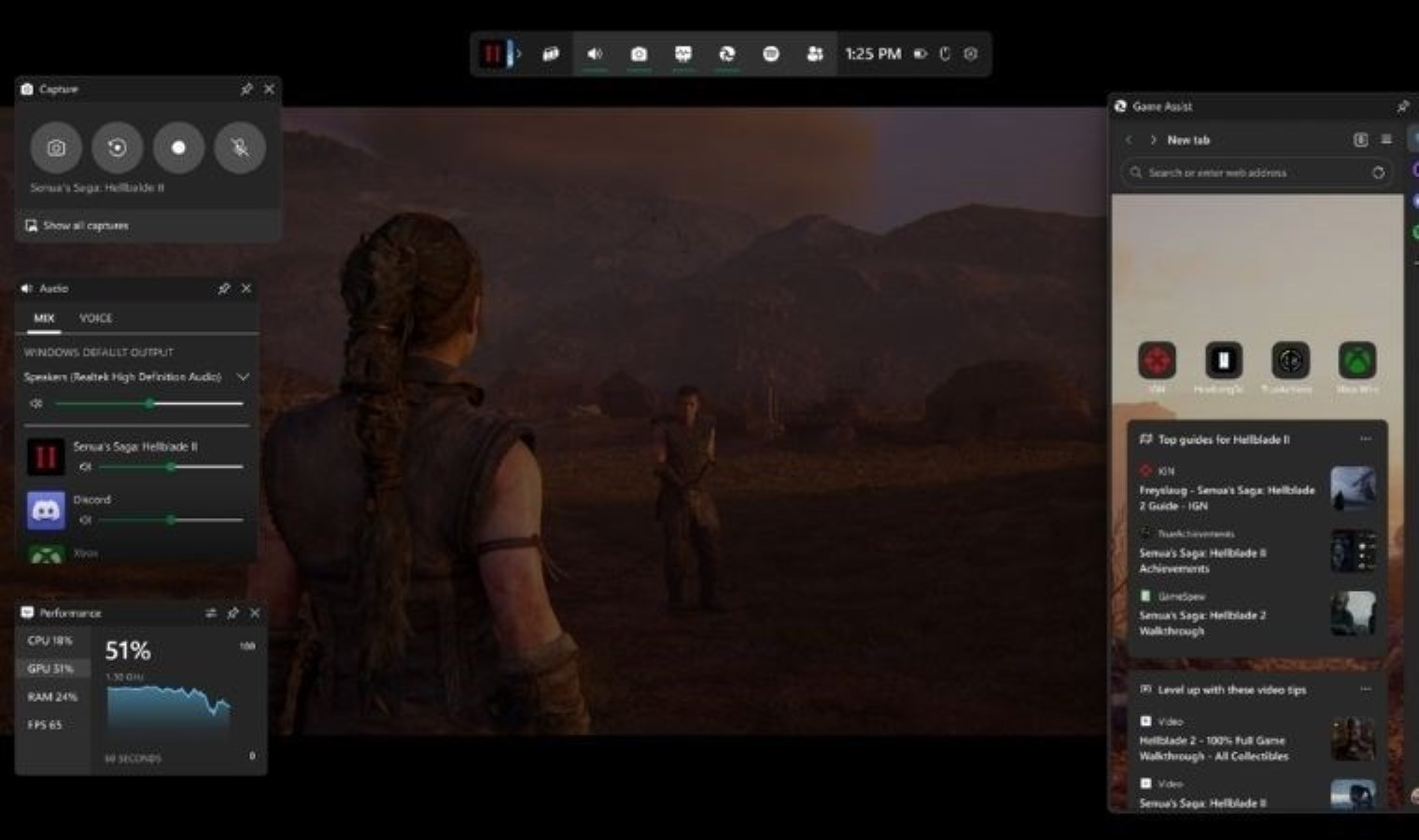Mute Discord using its speaker icon
The height and width of the screenshot is (840, 1419).
click(x=85, y=520)
